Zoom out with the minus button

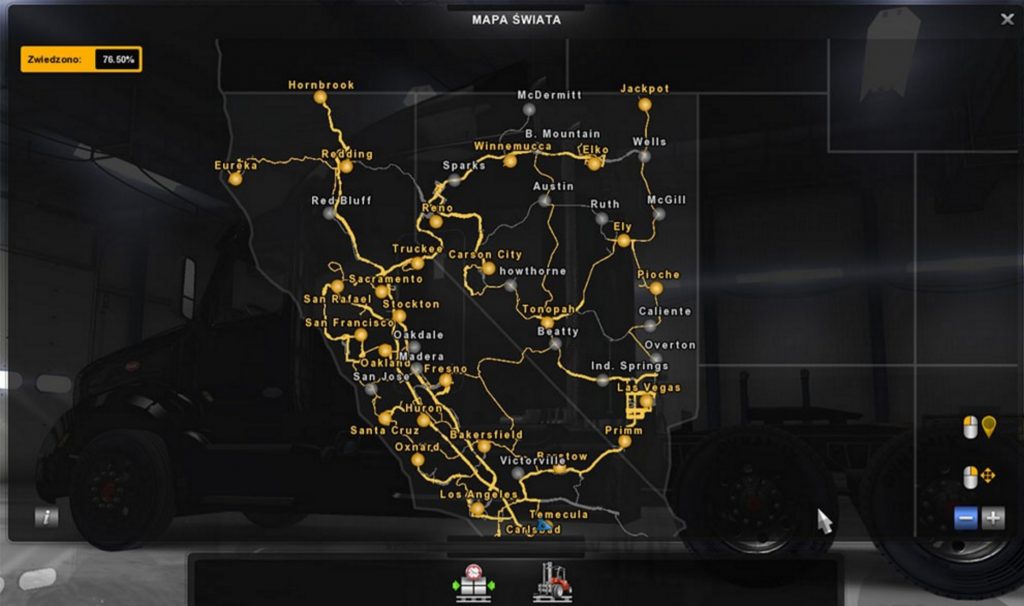pyautogui.click(x=965, y=518)
